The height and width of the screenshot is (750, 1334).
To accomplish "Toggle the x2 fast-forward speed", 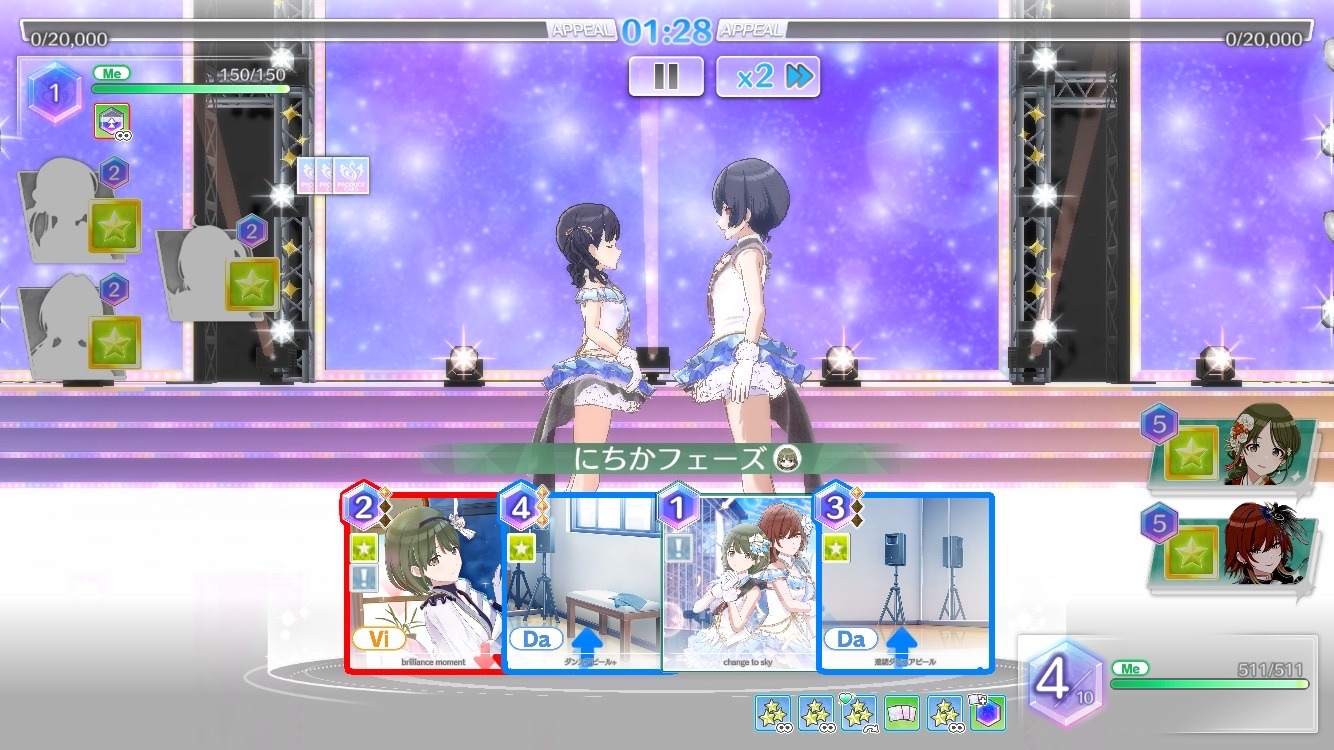I will pos(768,77).
